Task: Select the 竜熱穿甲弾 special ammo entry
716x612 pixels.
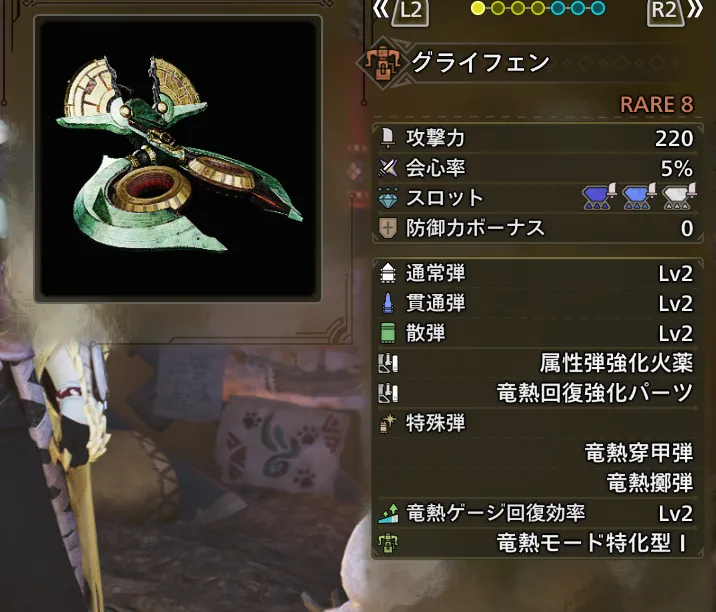Action: 638,453
